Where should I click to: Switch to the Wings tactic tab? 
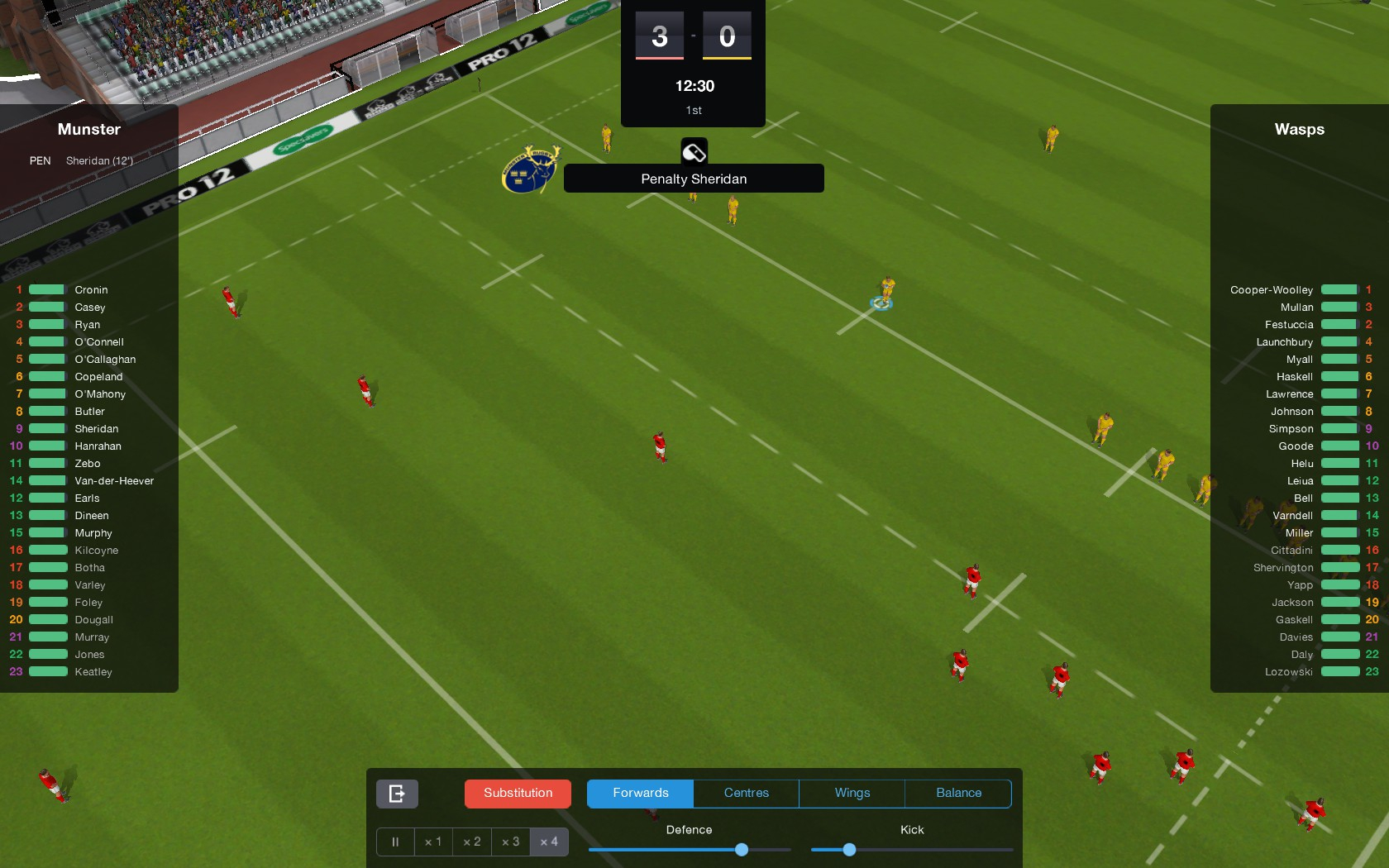851,793
